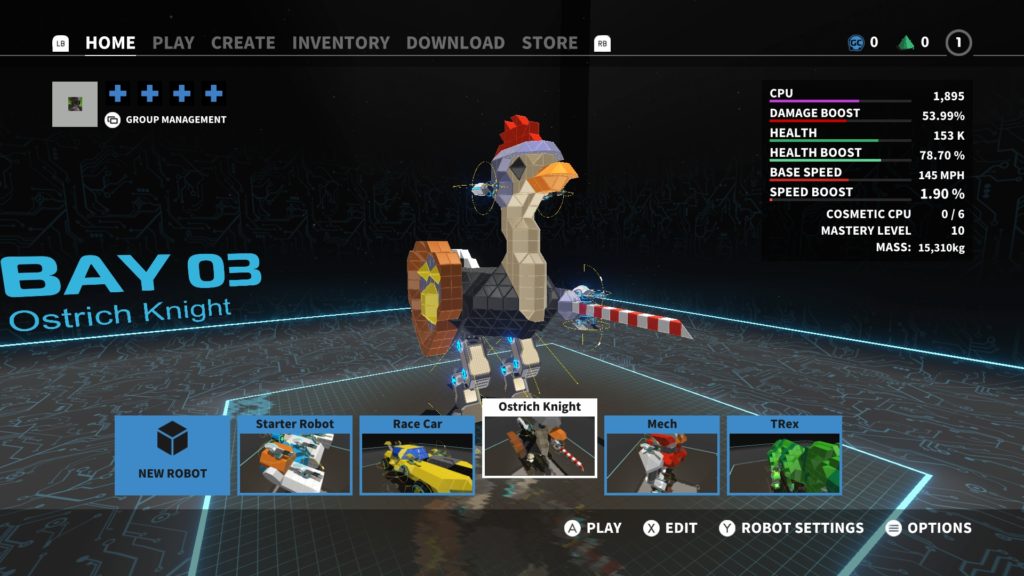Viewport: 1024px width, 576px height.
Task: Select the TRex robot thumbnail
Action: (784, 455)
